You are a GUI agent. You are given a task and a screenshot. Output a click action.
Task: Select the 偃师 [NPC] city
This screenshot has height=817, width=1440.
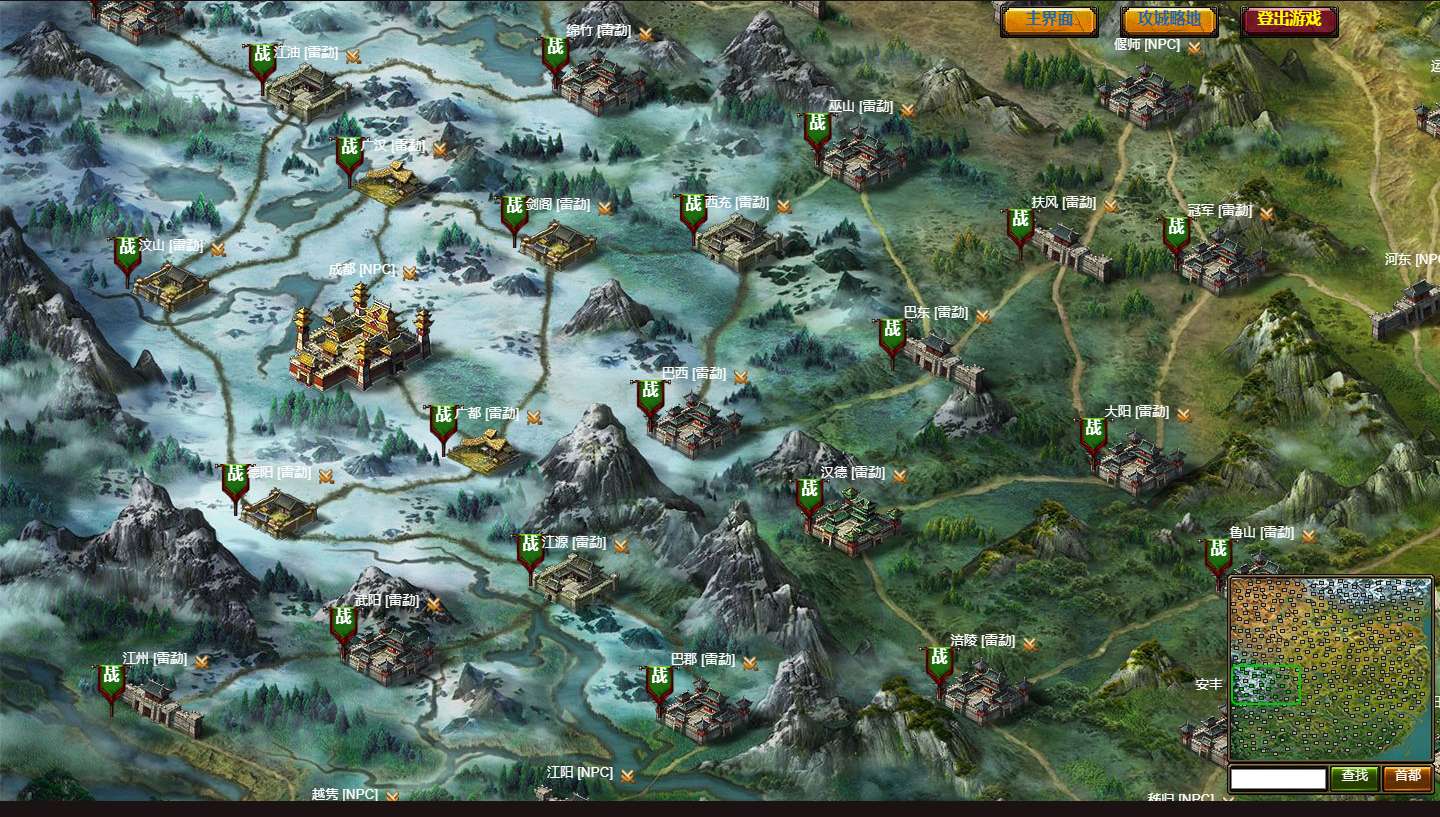[1146, 96]
